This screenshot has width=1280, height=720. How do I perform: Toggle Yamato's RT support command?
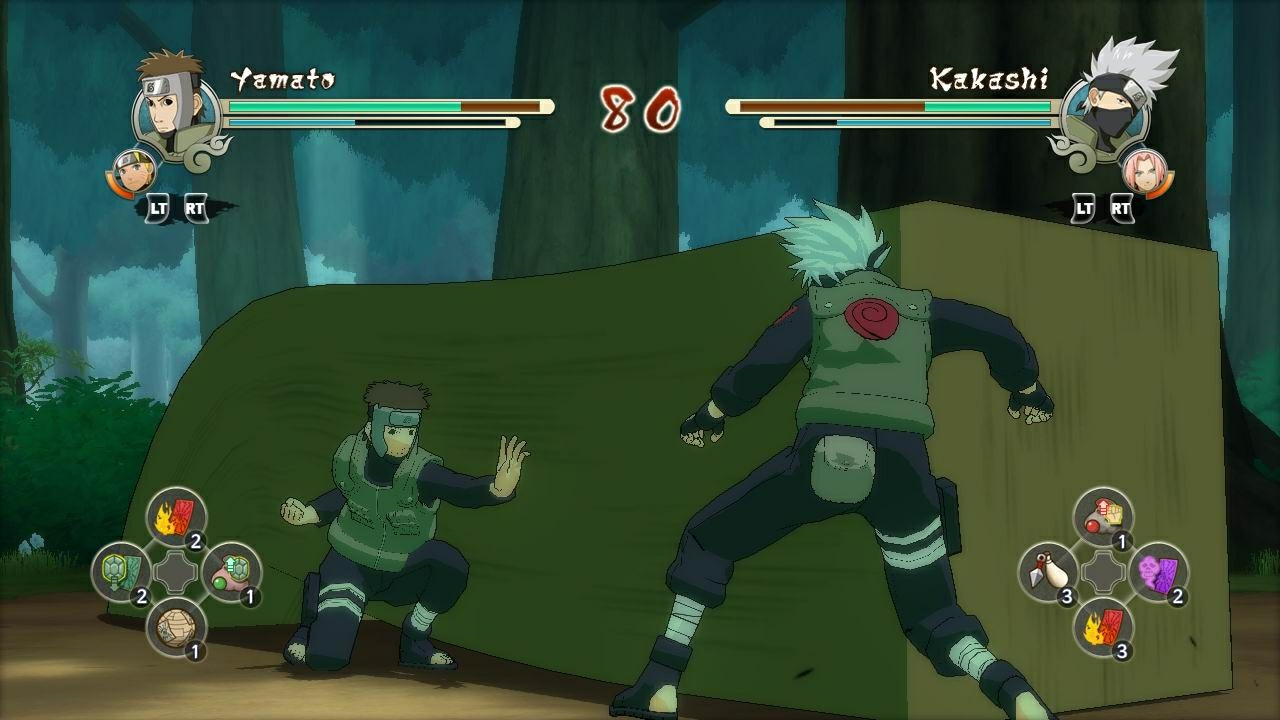[x=197, y=210]
